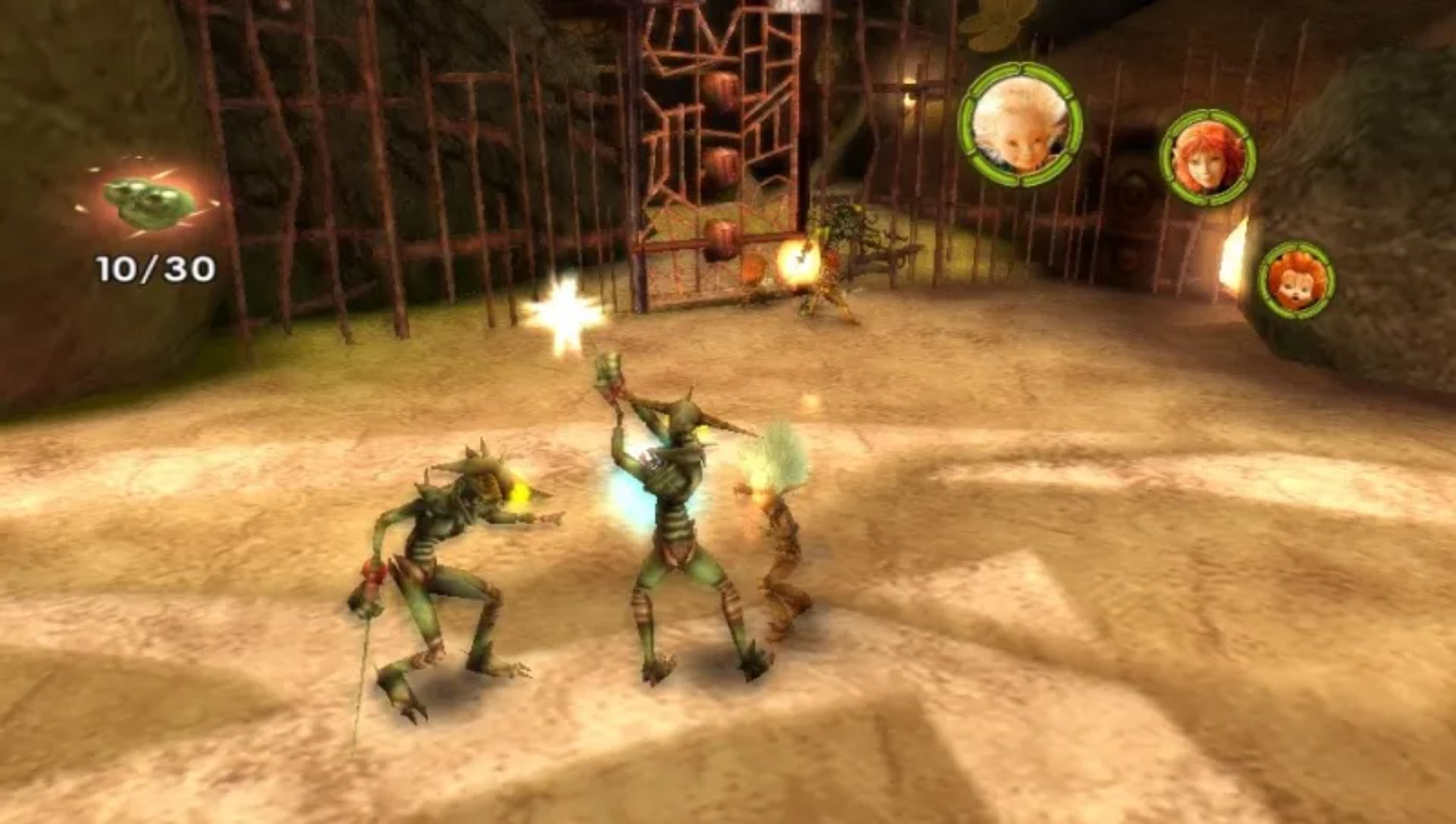1456x824 pixels.
Task: Select the white-haired character portrait
Action: pyautogui.click(x=1020, y=124)
